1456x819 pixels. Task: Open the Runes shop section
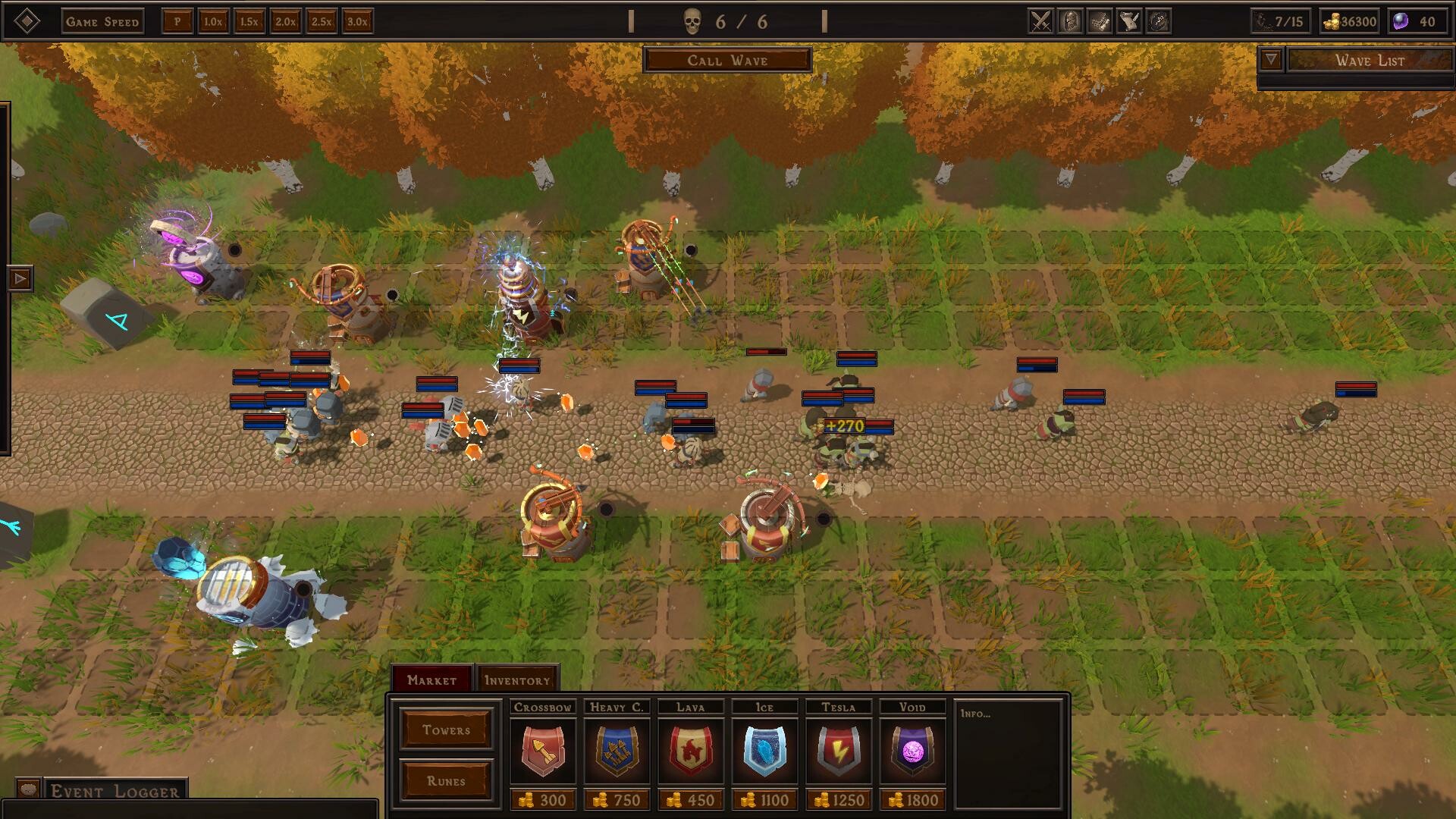tap(446, 779)
